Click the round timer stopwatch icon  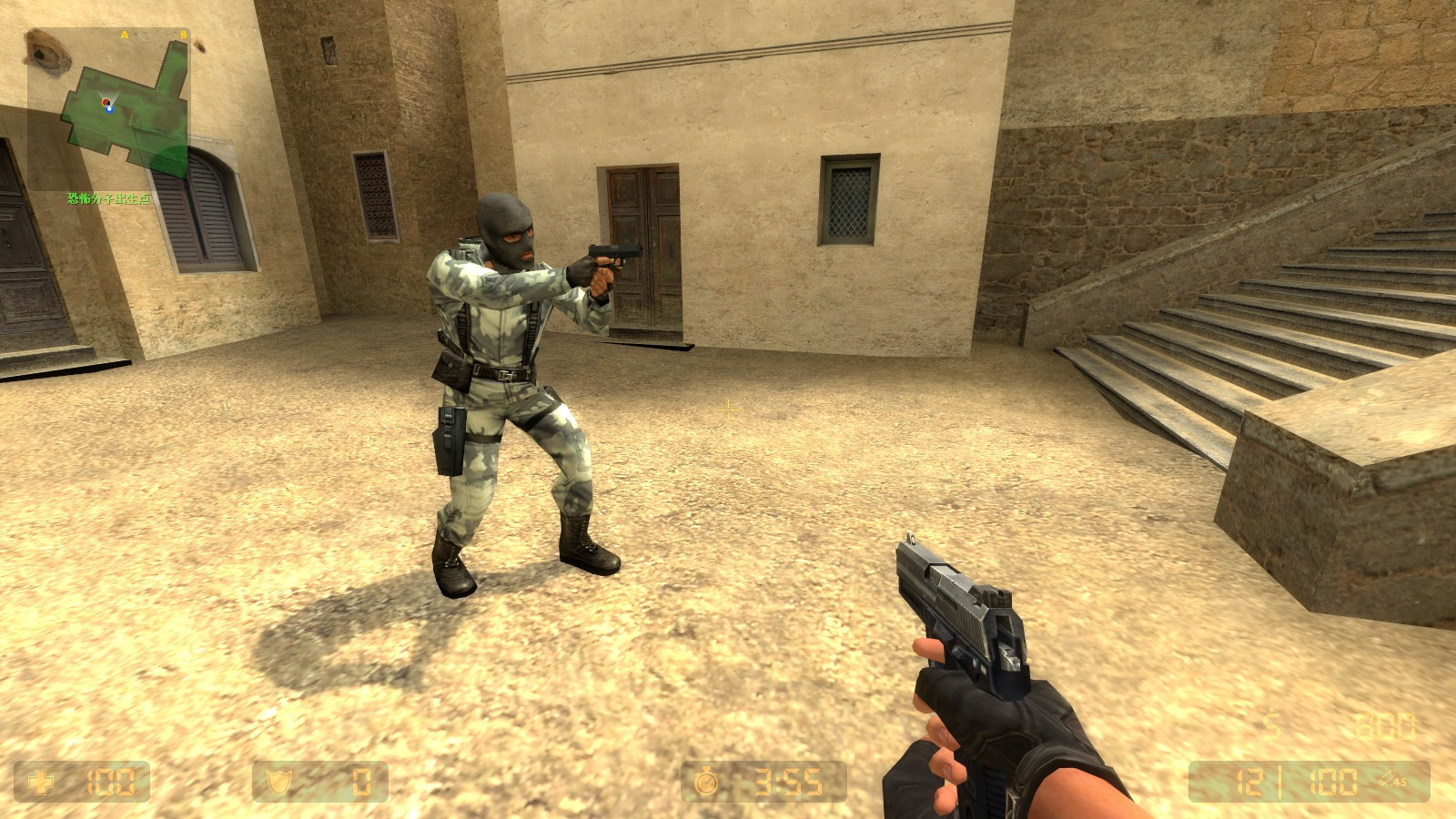(x=705, y=780)
